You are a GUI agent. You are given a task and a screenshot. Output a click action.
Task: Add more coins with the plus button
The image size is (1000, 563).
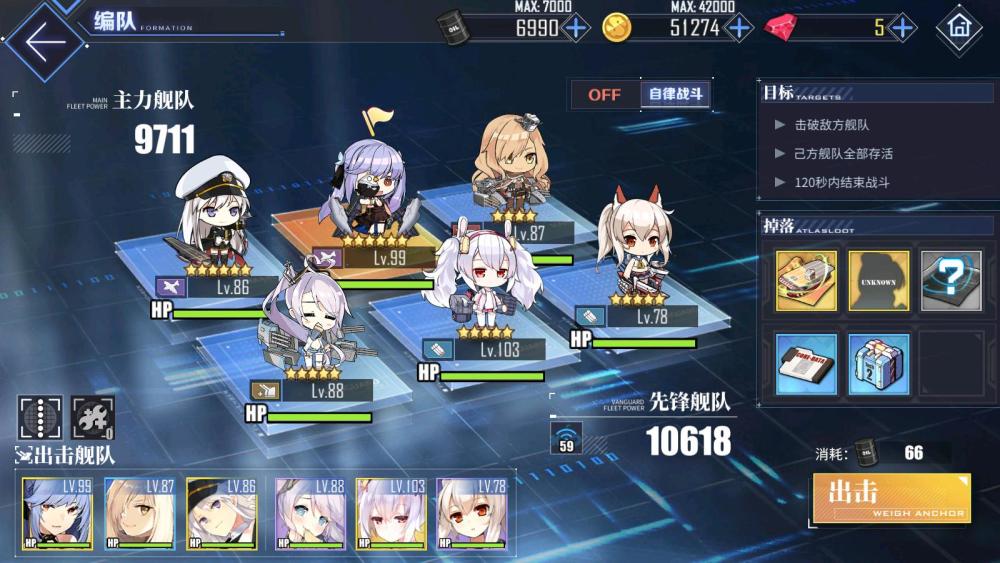(739, 27)
